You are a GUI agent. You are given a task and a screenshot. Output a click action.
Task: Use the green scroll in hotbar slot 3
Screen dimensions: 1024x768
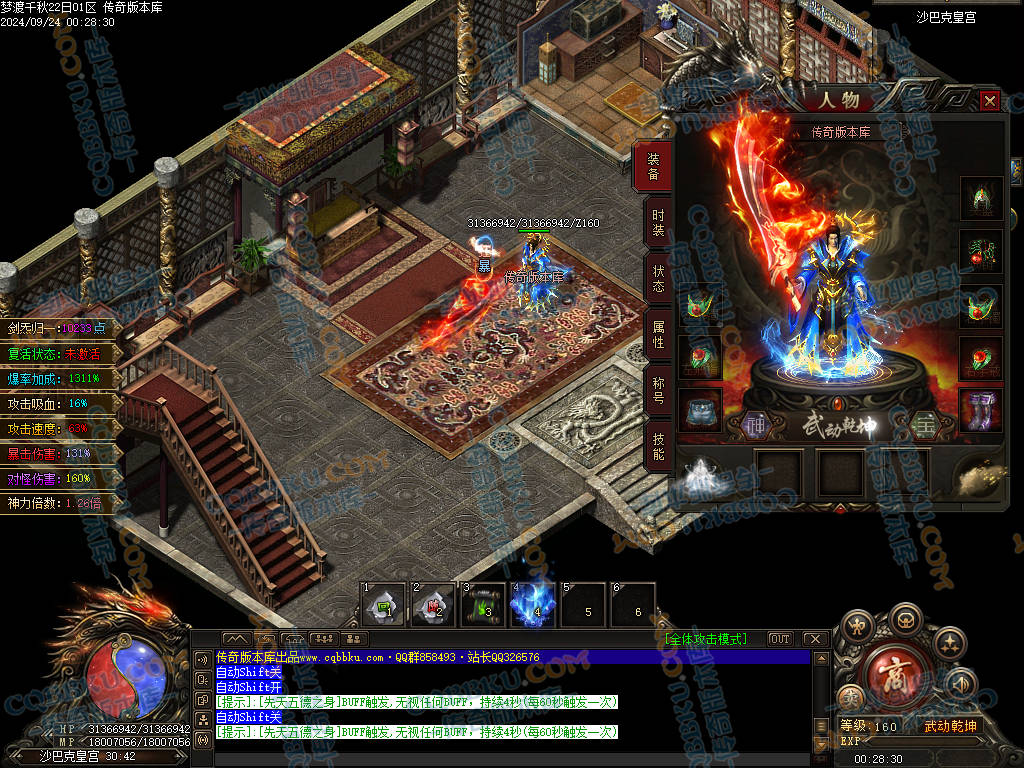[x=483, y=605]
